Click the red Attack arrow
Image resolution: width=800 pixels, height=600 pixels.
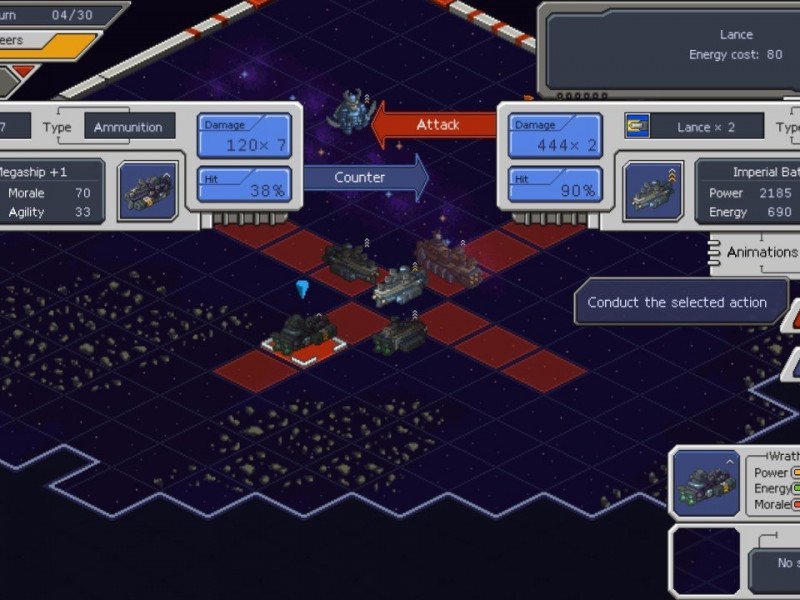(435, 125)
